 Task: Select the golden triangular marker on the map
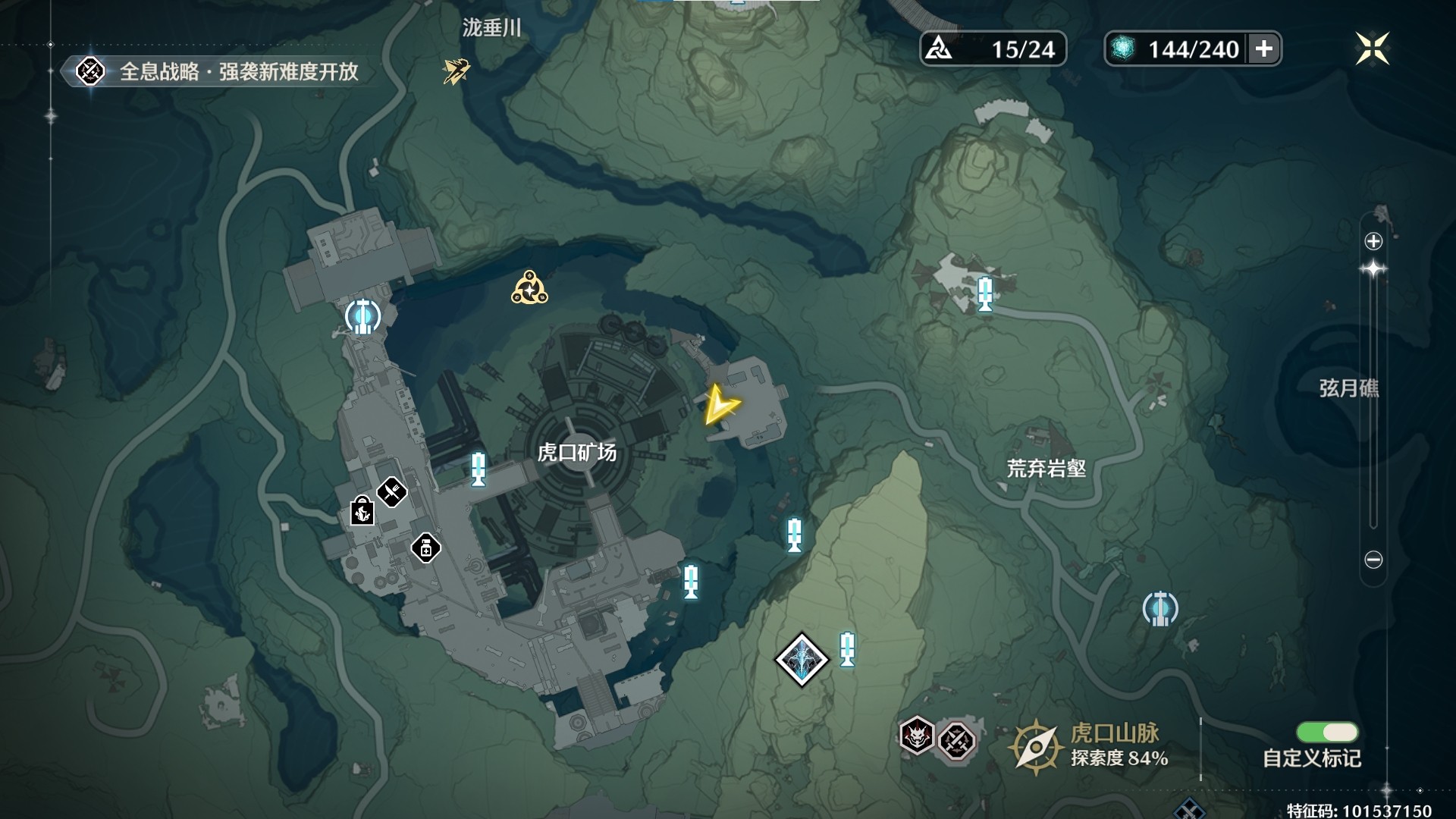tap(529, 289)
